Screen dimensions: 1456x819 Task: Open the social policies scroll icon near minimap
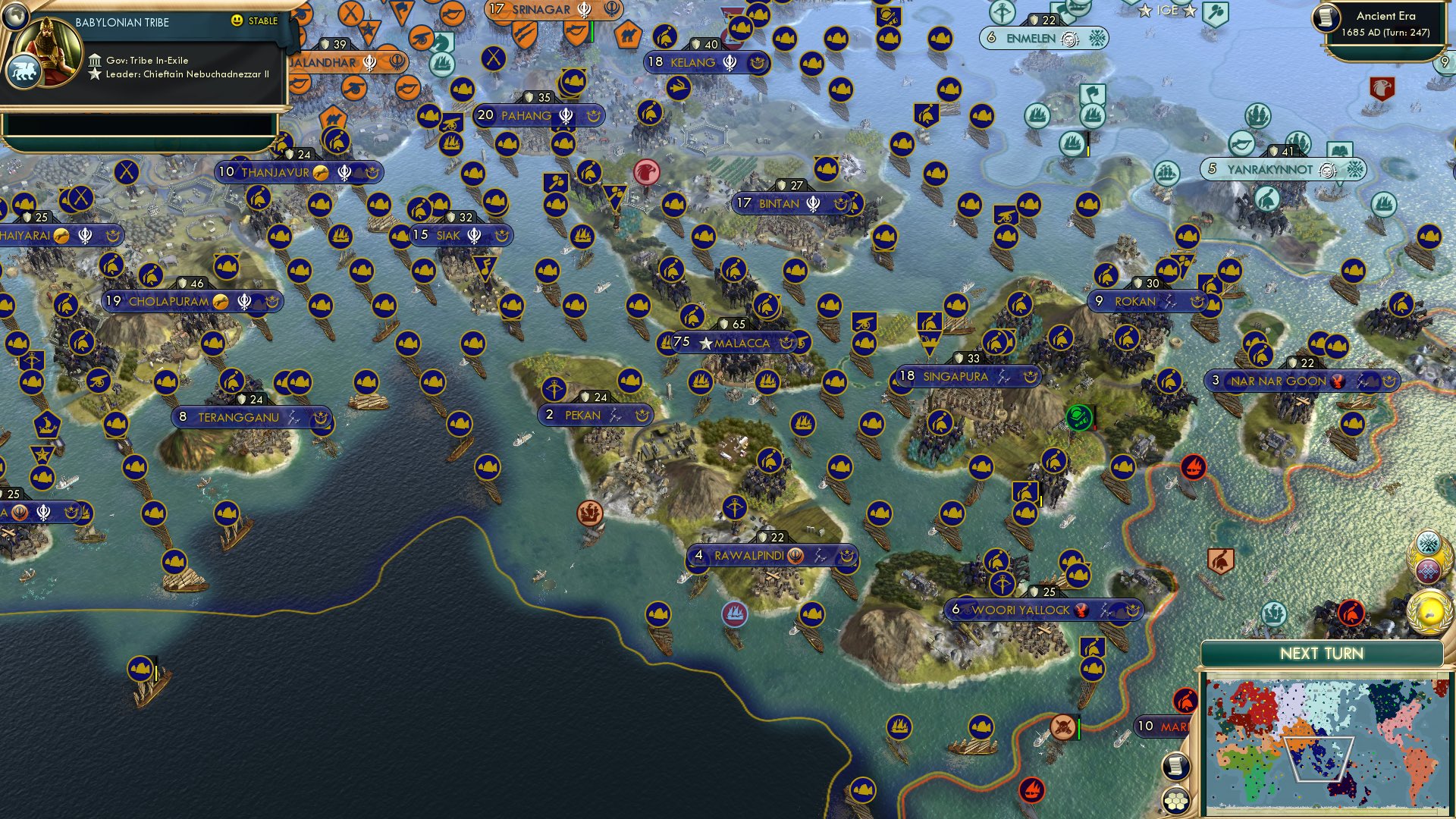(1175, 767)
